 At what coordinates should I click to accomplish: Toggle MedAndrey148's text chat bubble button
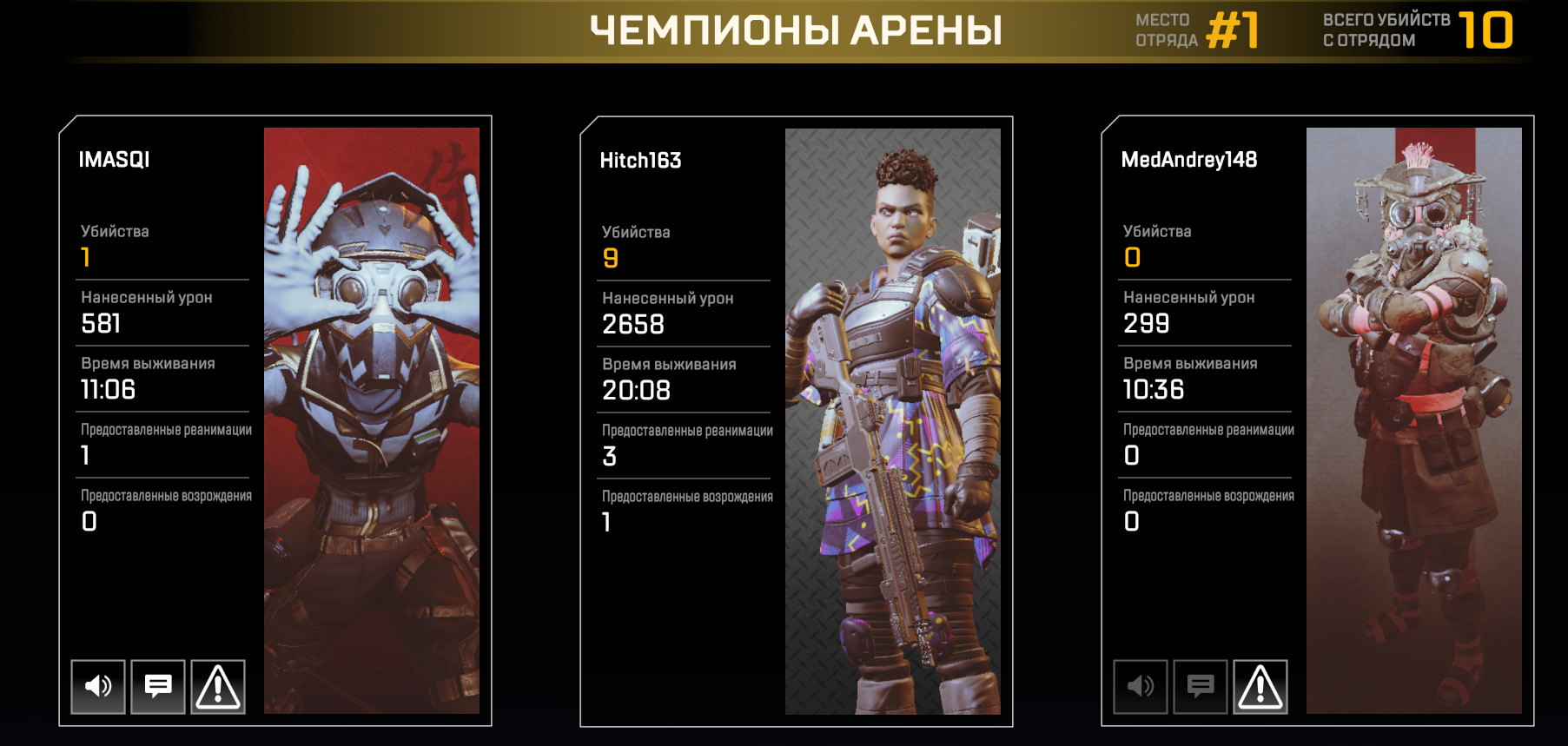pos(1201,686)
